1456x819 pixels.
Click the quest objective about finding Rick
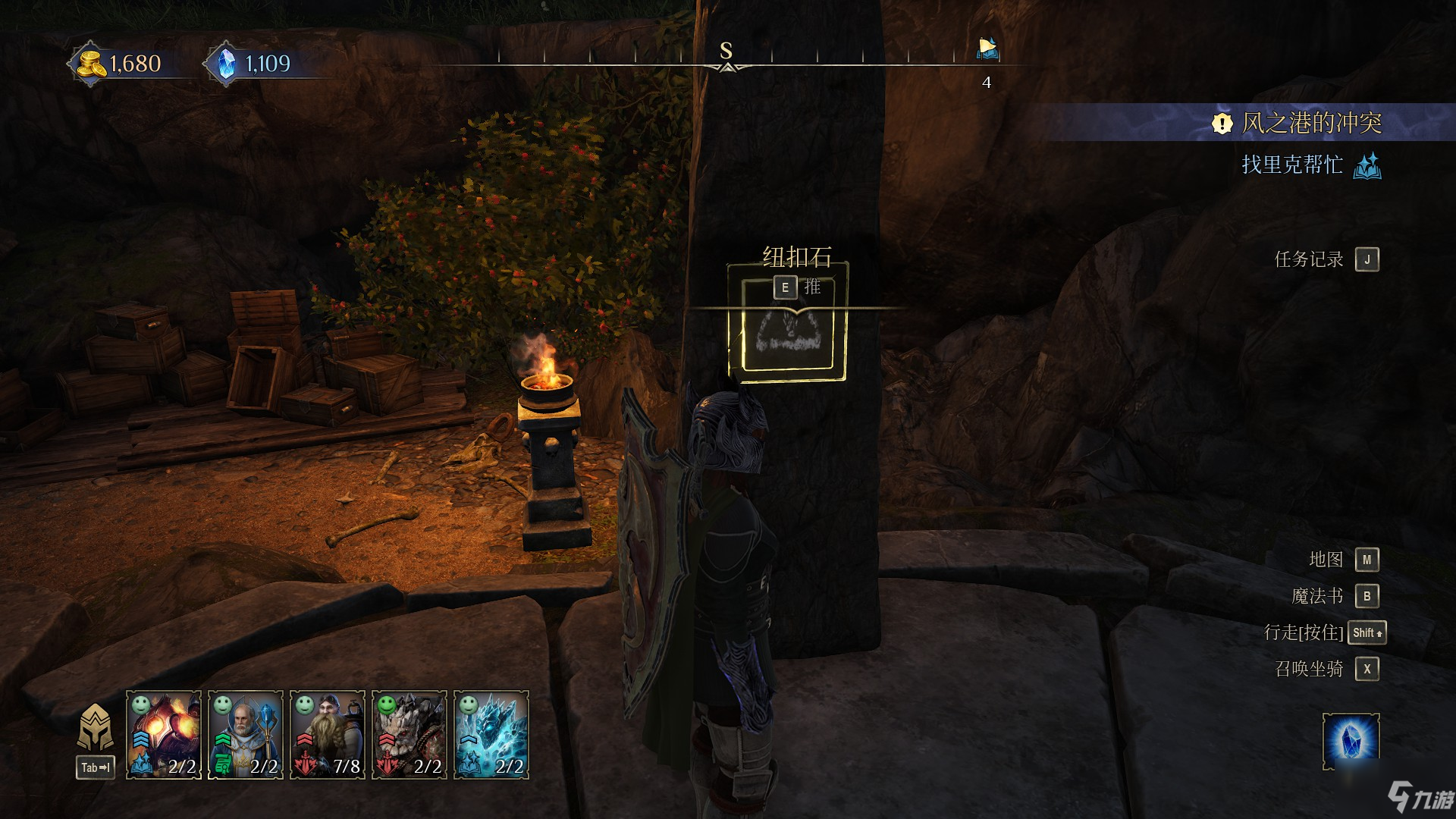tap(1292, 165)
